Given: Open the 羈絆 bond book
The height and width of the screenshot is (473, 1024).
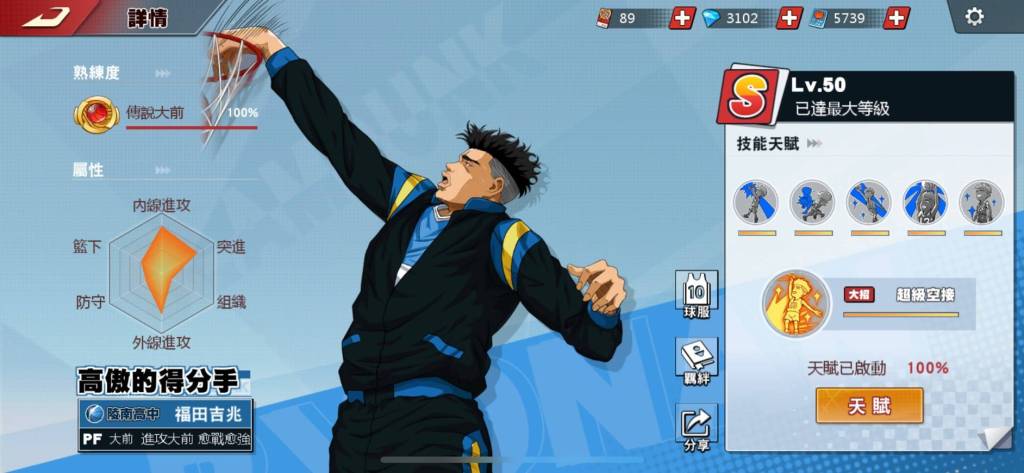Looking at the screenshot, I should point(696,361).
